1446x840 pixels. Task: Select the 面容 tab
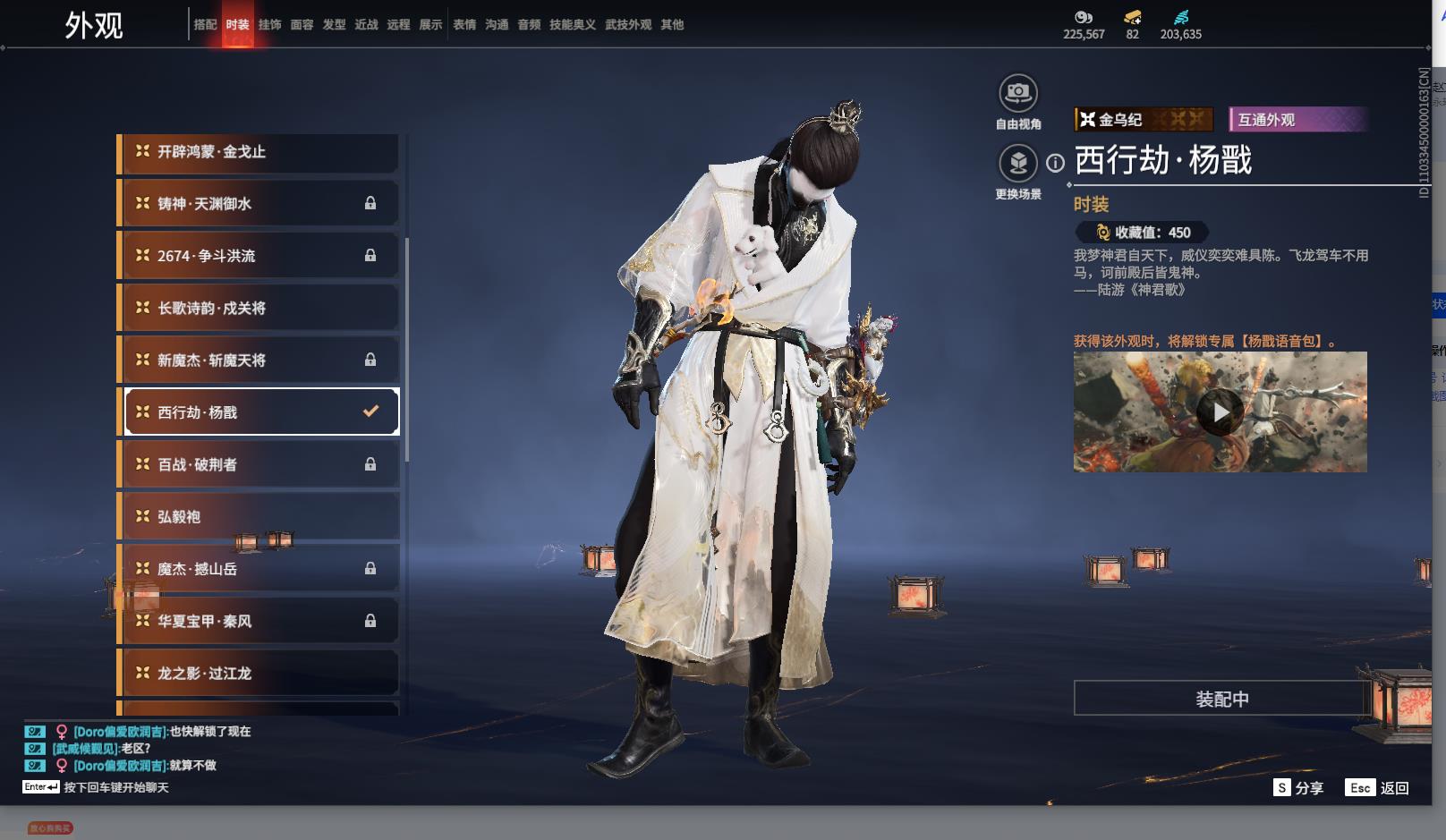coord(302,25)
